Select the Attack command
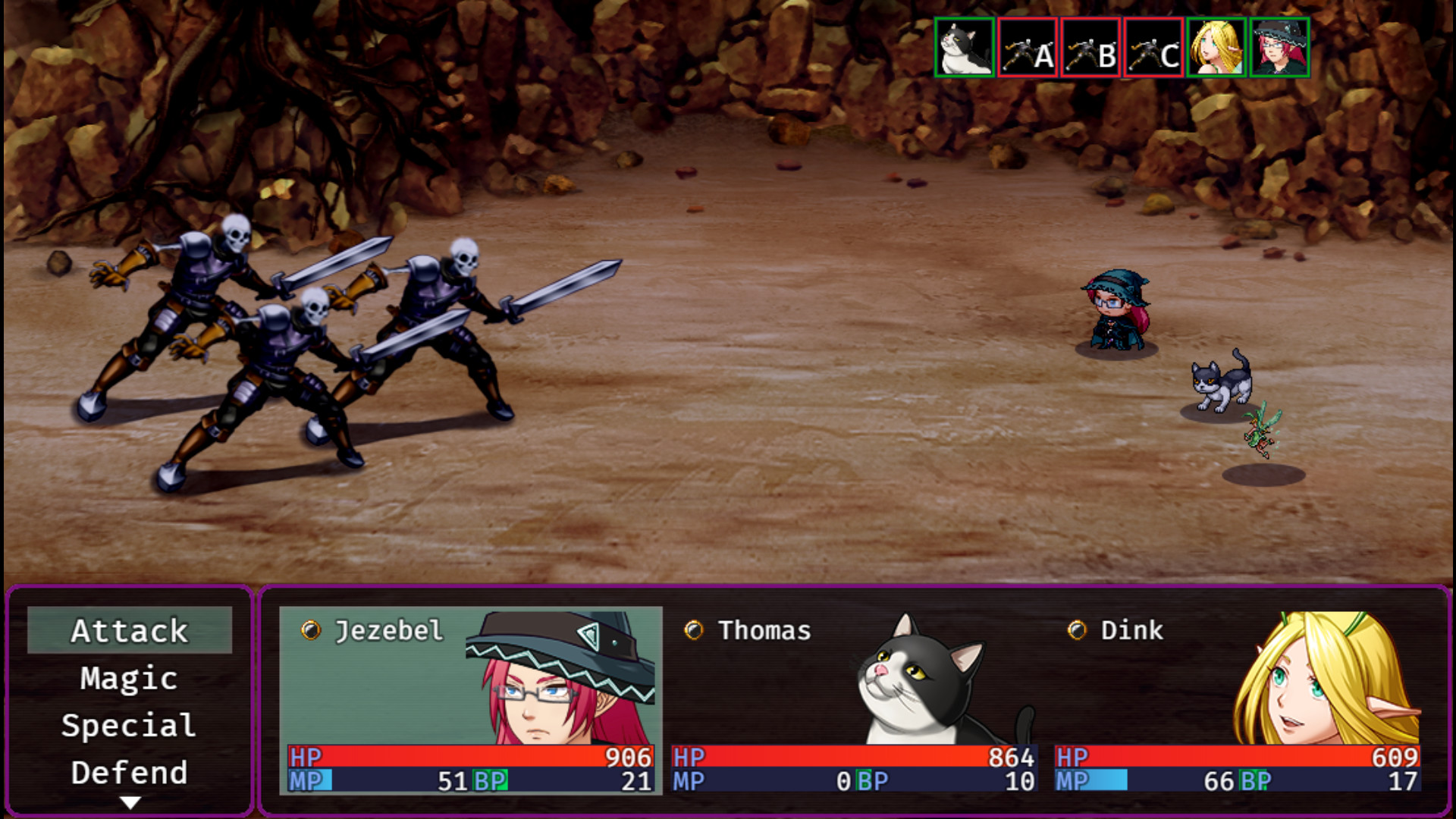The width and height of the screenshot is (1456, 819). pos(129,630)
